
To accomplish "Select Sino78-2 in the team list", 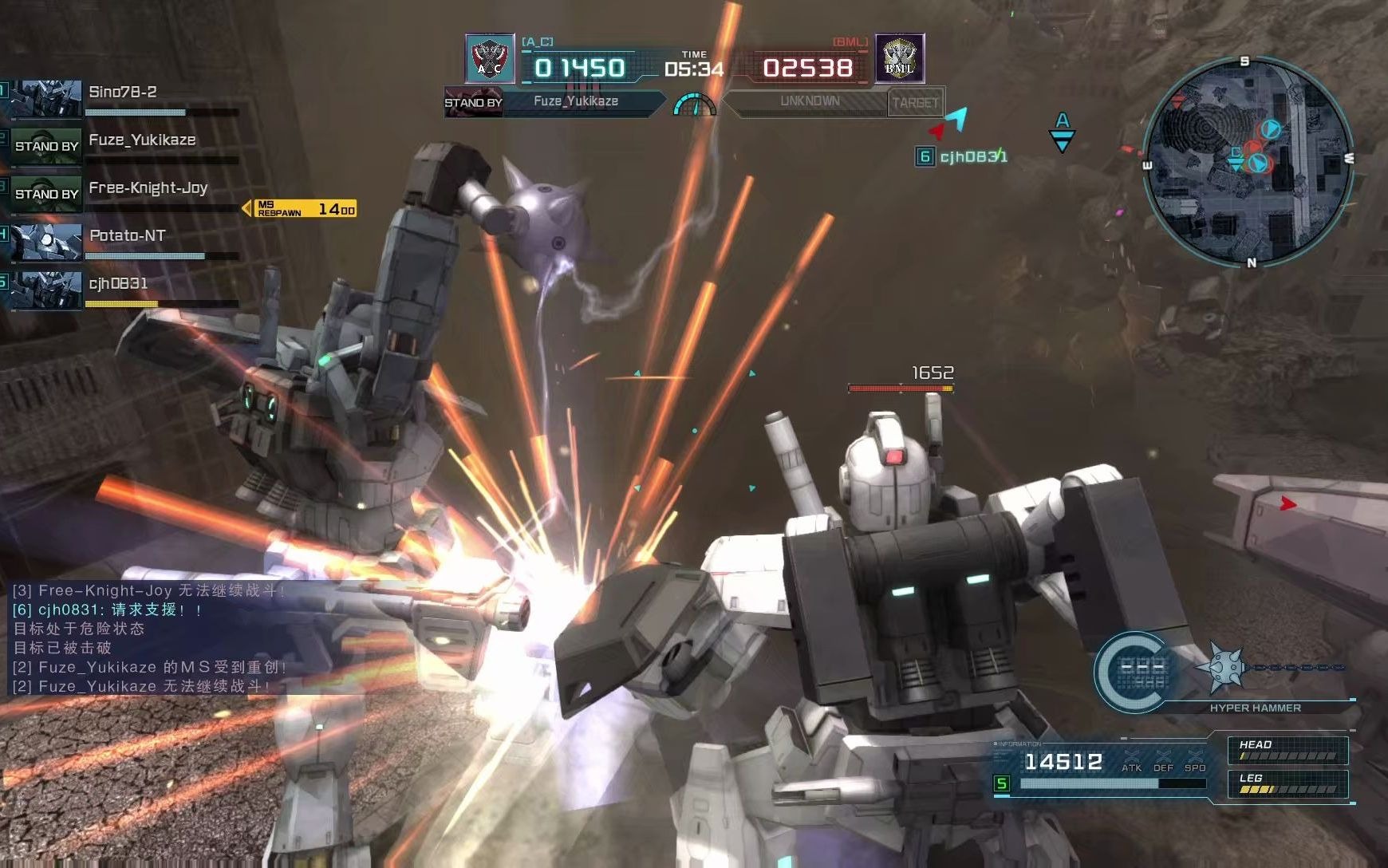I will [124, 97].
